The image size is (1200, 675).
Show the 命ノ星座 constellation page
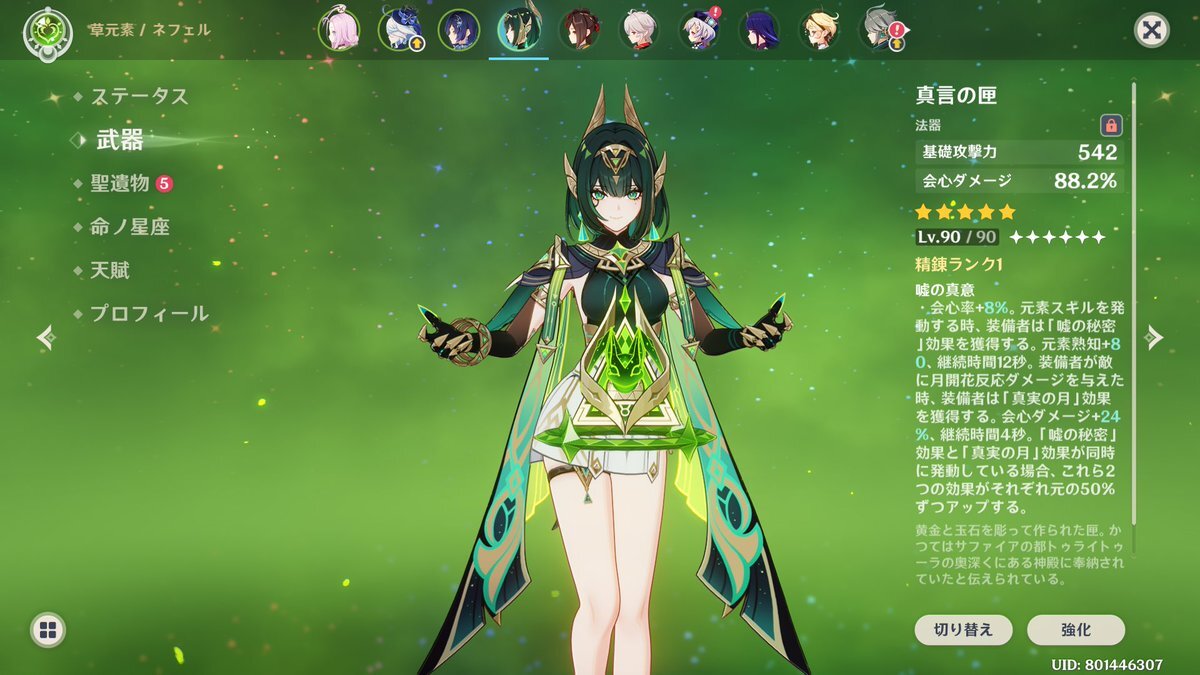point(129,227)
